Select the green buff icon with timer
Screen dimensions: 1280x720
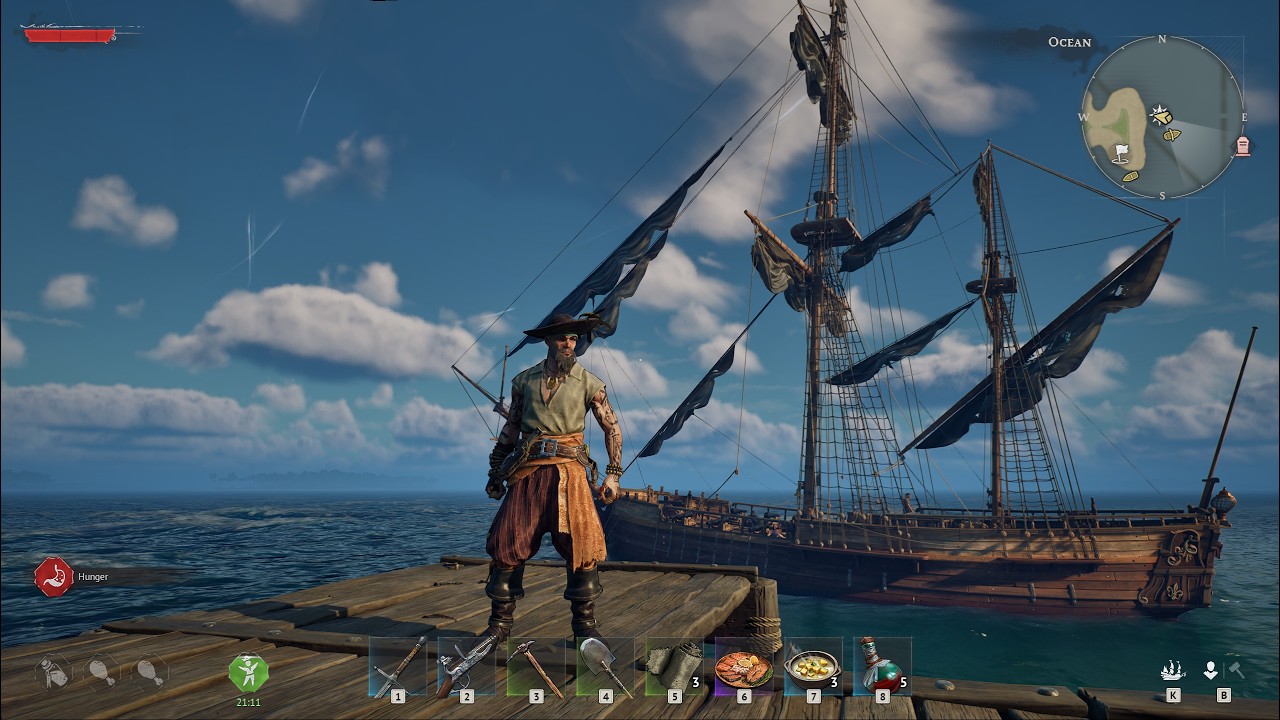(x=248, y=673)
